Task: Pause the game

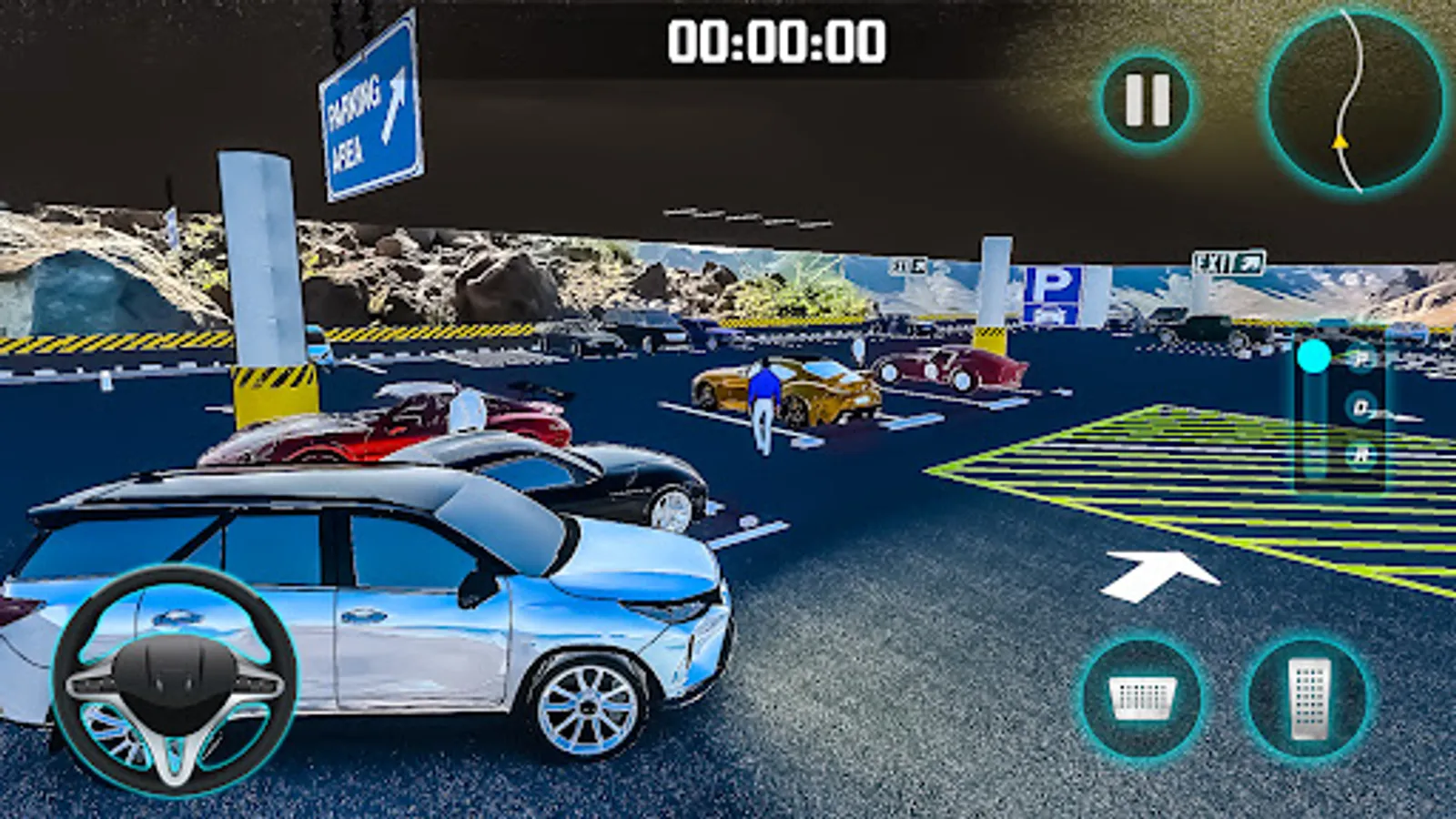Action: (x=1147, y=99)
